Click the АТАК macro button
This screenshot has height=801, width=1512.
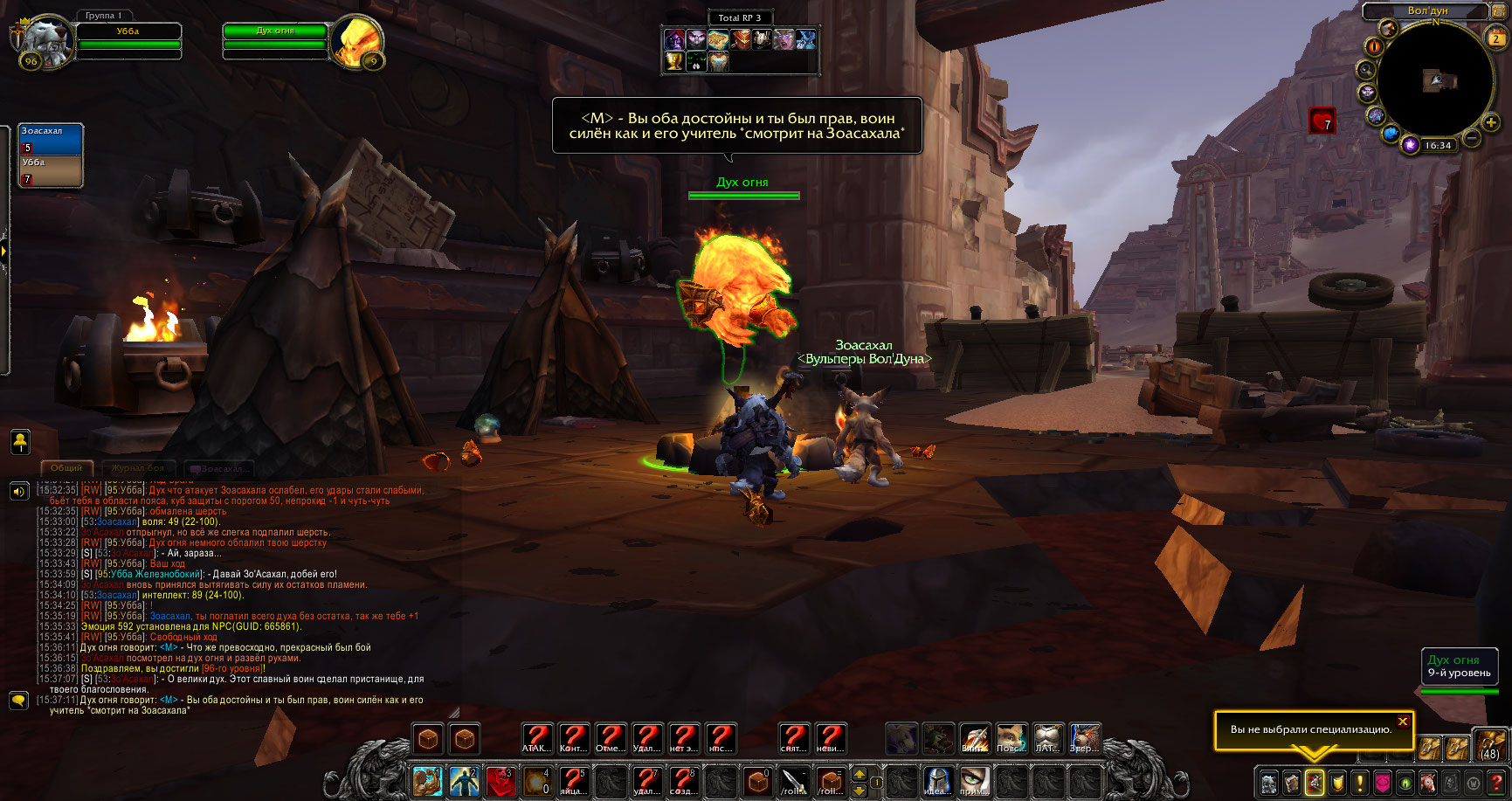537,739
